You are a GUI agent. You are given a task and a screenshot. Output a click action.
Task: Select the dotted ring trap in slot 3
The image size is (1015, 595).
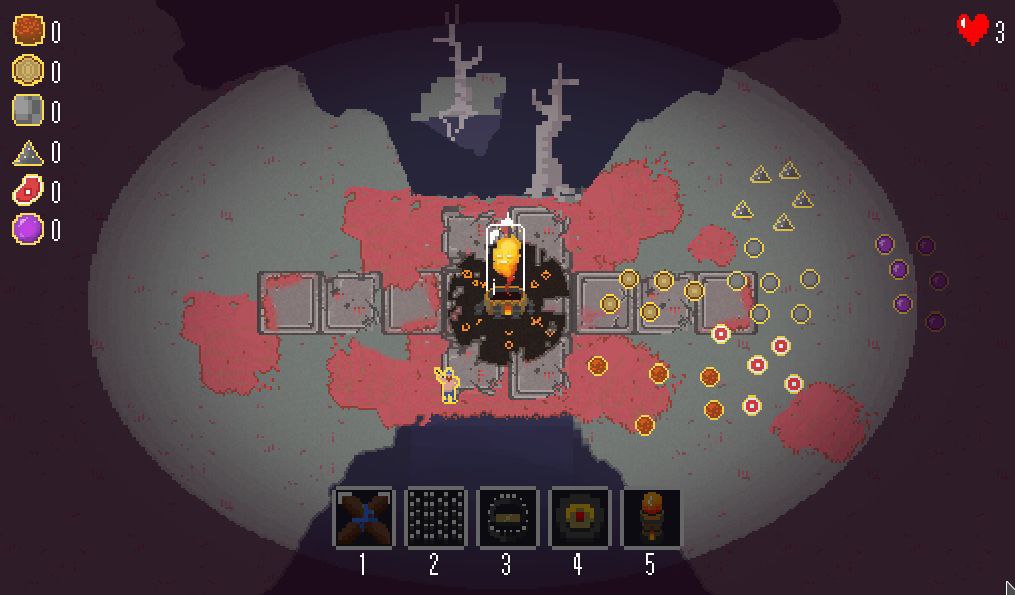507,517
